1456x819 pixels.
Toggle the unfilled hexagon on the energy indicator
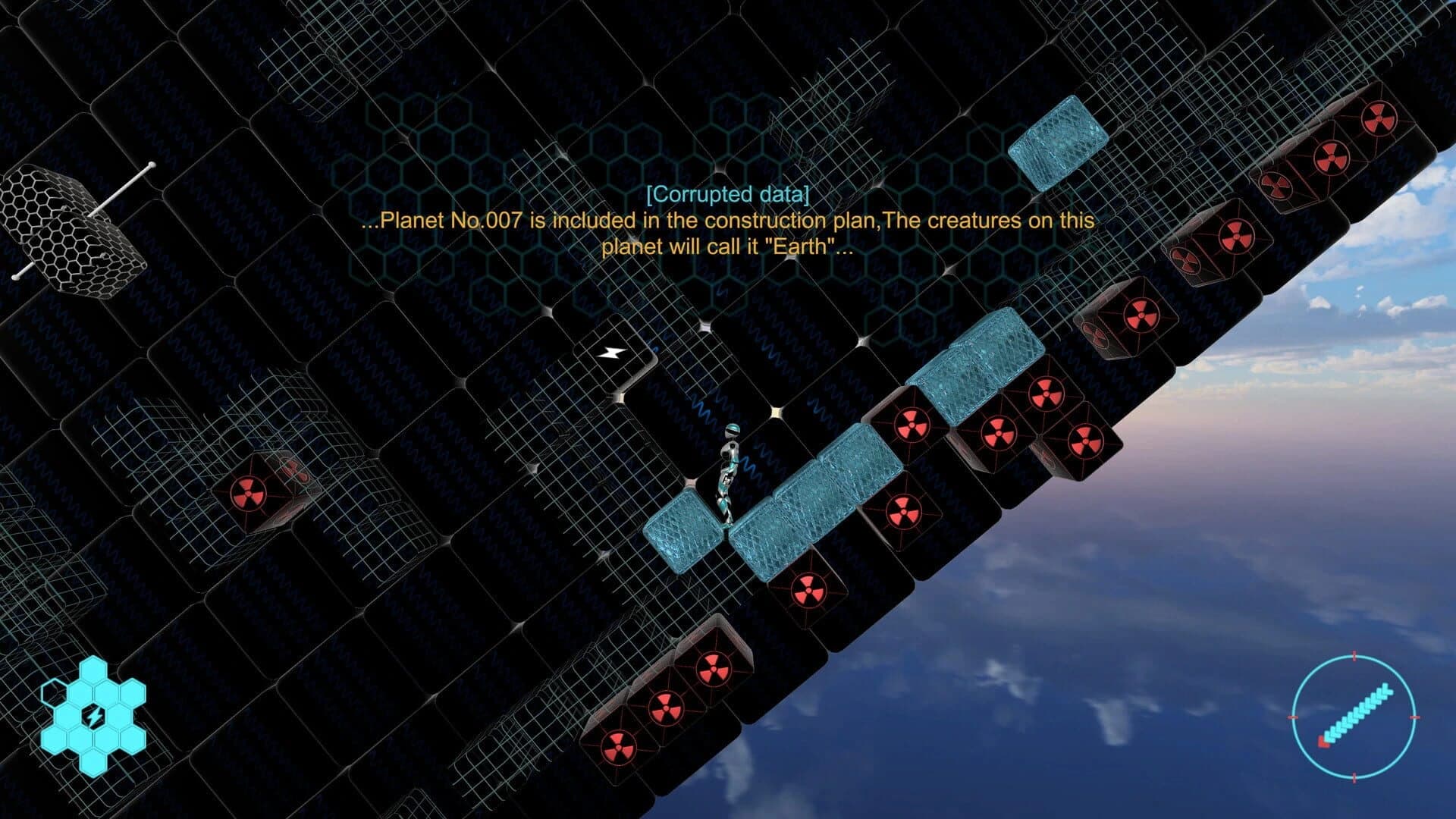click(x=54, y=692)
